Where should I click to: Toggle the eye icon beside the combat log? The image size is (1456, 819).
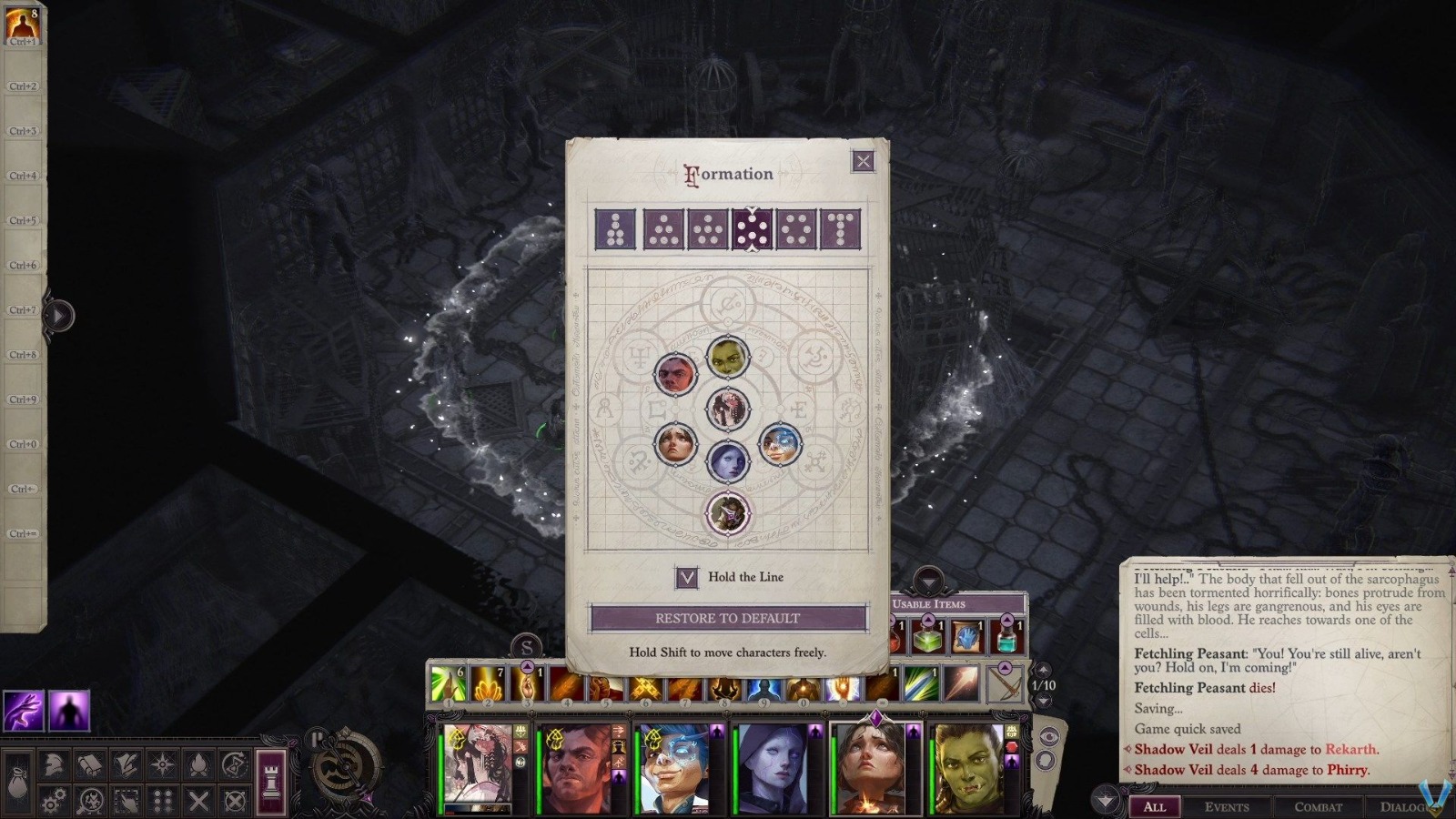pos(1049,736)
